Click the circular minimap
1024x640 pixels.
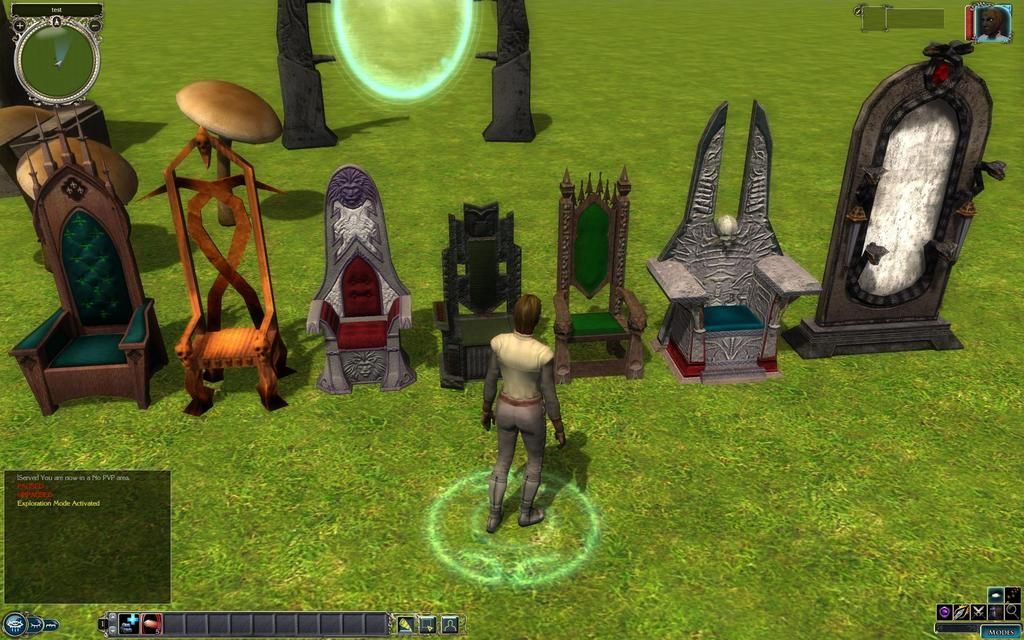coord(57,59)
